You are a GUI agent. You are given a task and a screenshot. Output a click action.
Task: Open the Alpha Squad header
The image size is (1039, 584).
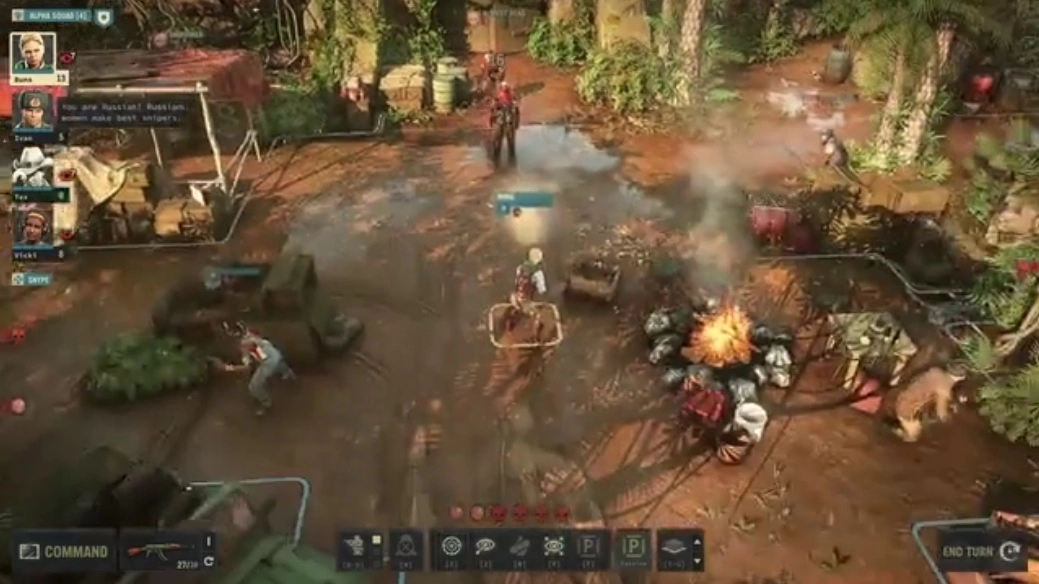pos(52,16)
